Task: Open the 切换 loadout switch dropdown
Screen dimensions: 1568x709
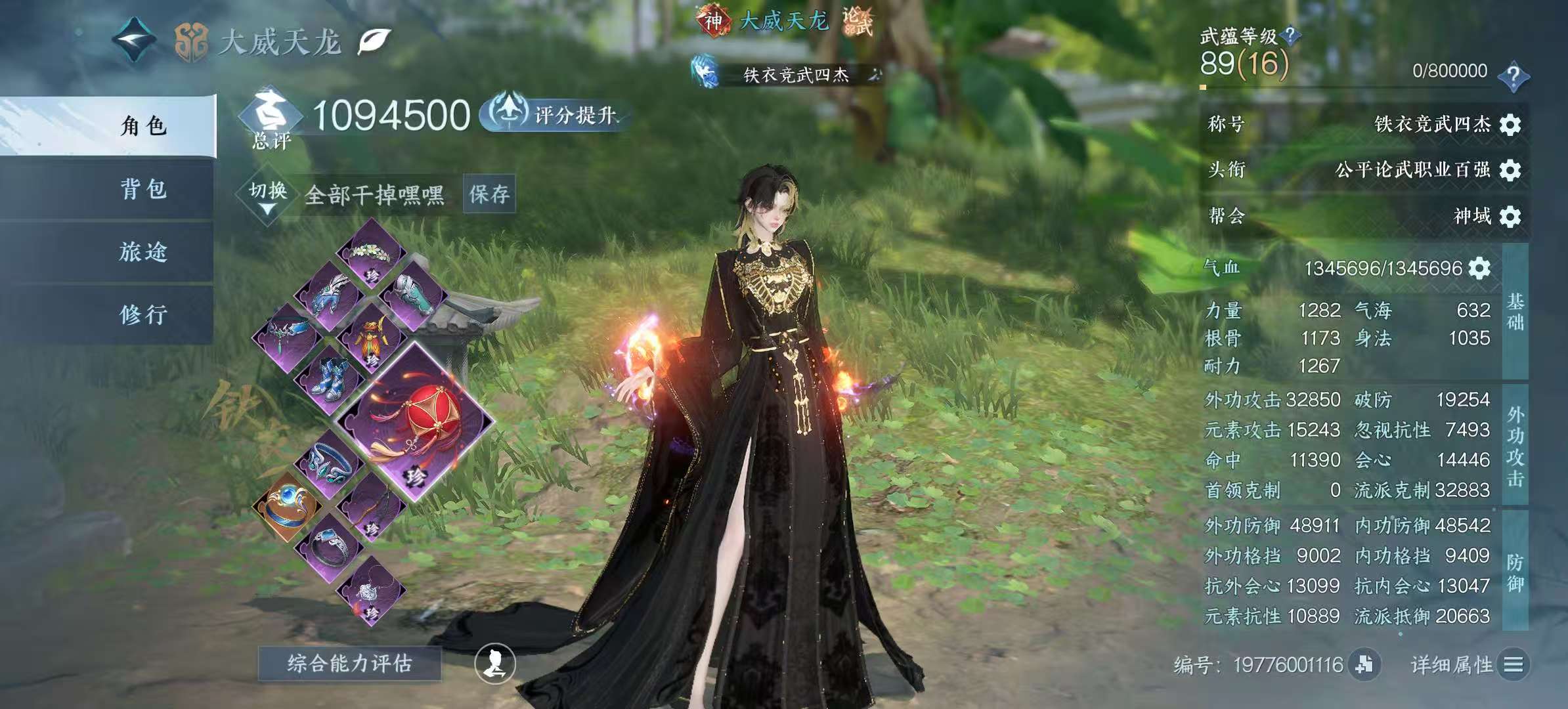Action: tap(267, 195)
